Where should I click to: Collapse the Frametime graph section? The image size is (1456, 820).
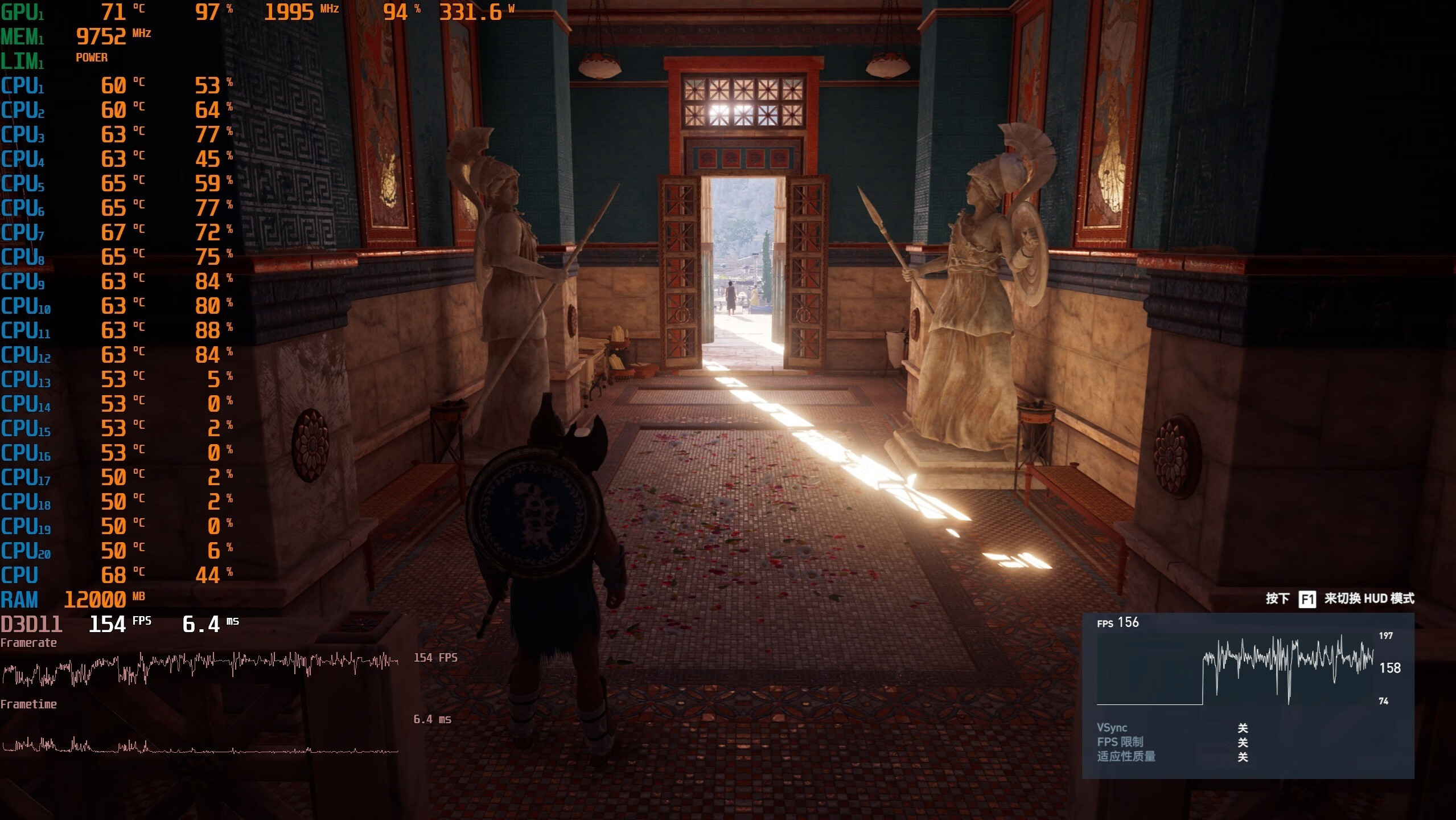pyautogui.click(x=30, y=704)
